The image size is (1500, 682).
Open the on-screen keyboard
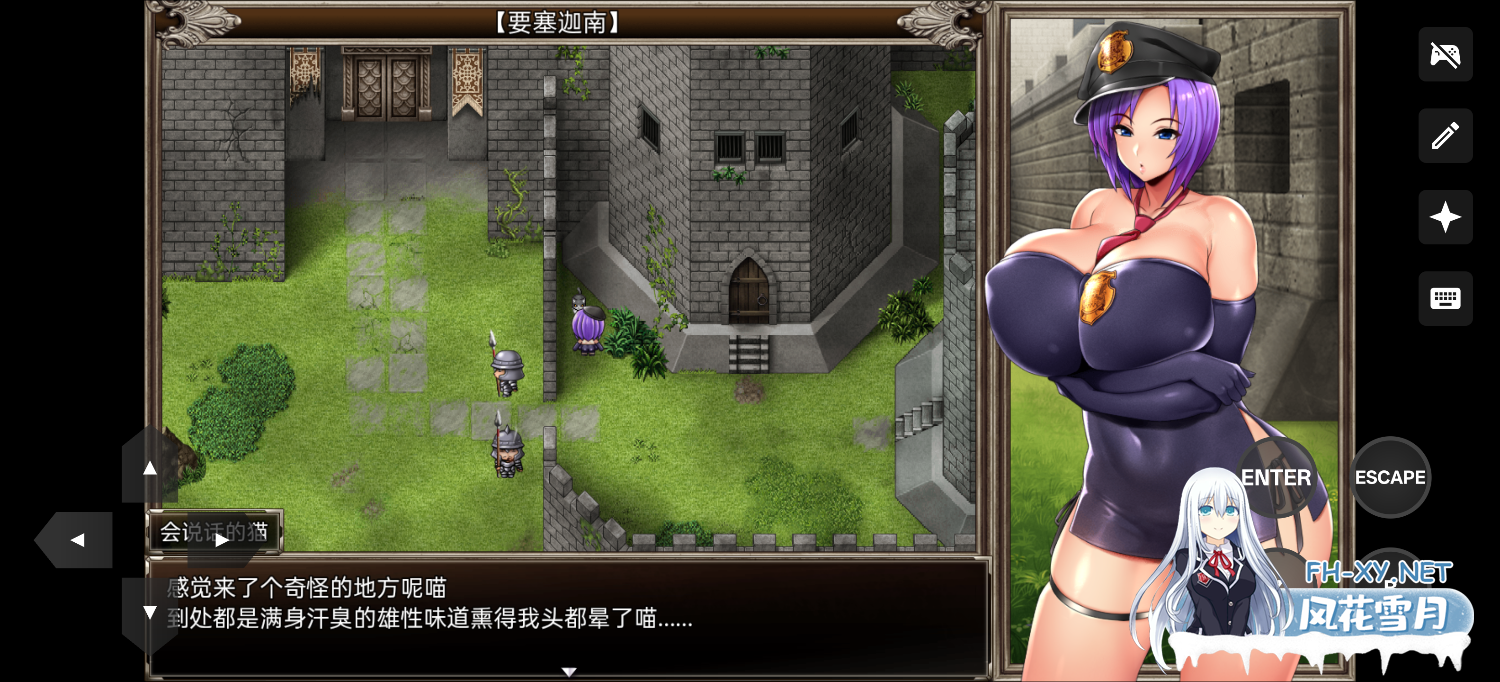pyautogui.click(x=1445, y=298)
